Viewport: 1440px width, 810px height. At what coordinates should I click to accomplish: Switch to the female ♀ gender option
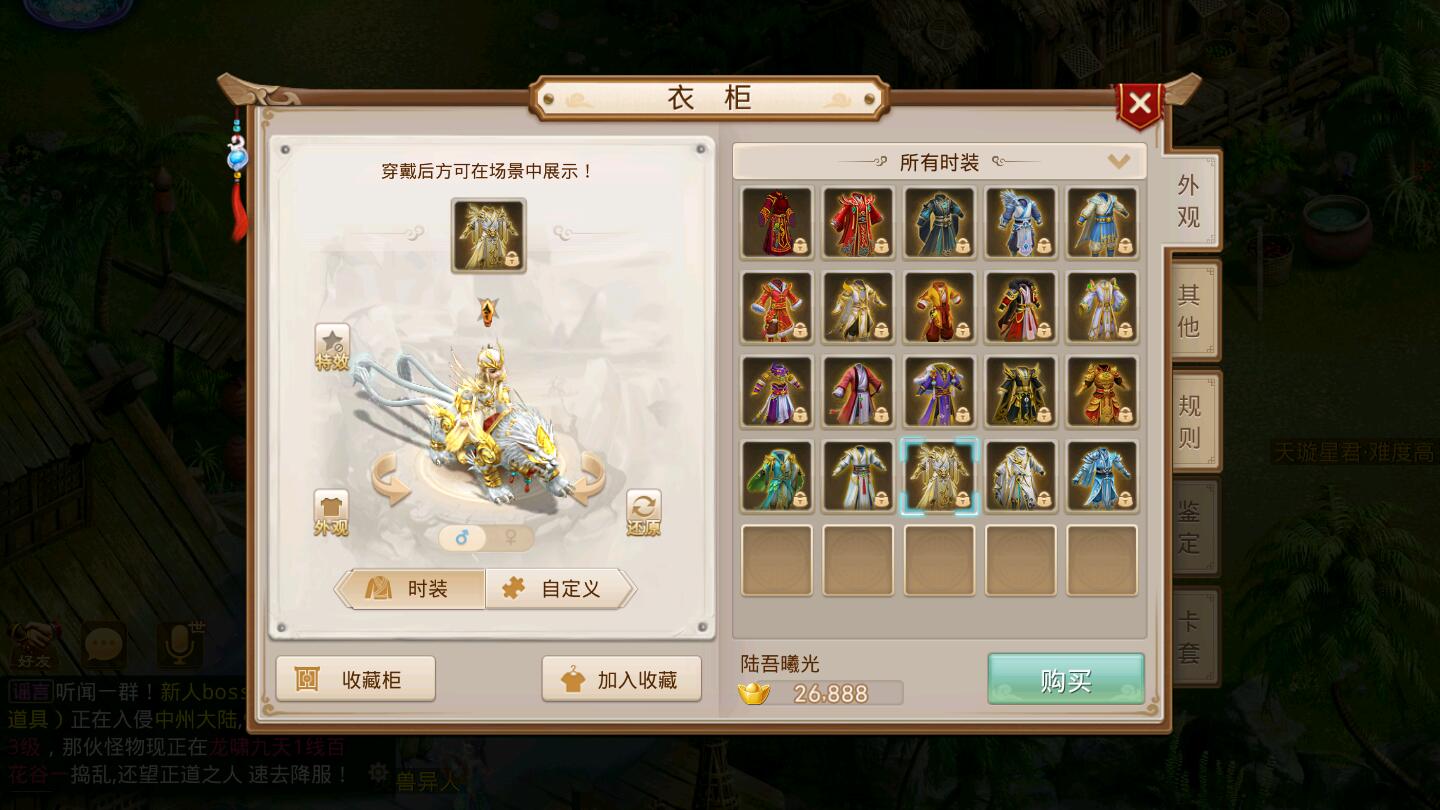(x=508, y=537)
